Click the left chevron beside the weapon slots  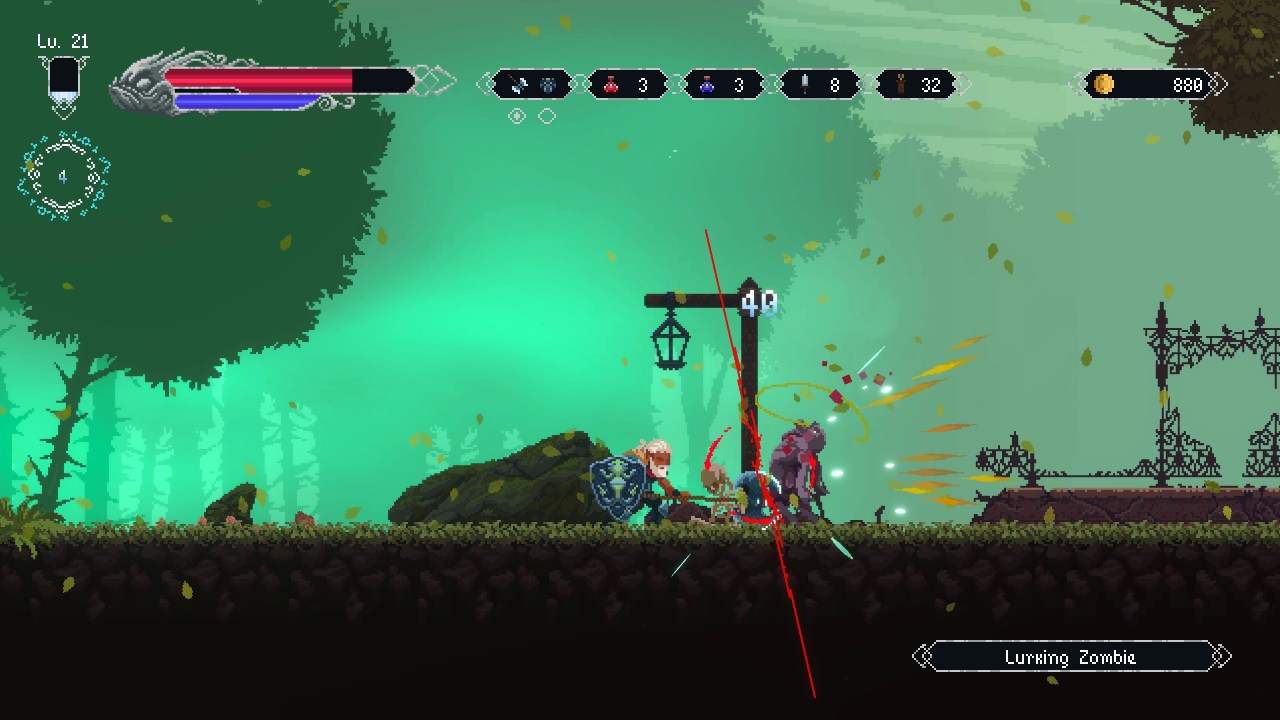click(487, 84)
